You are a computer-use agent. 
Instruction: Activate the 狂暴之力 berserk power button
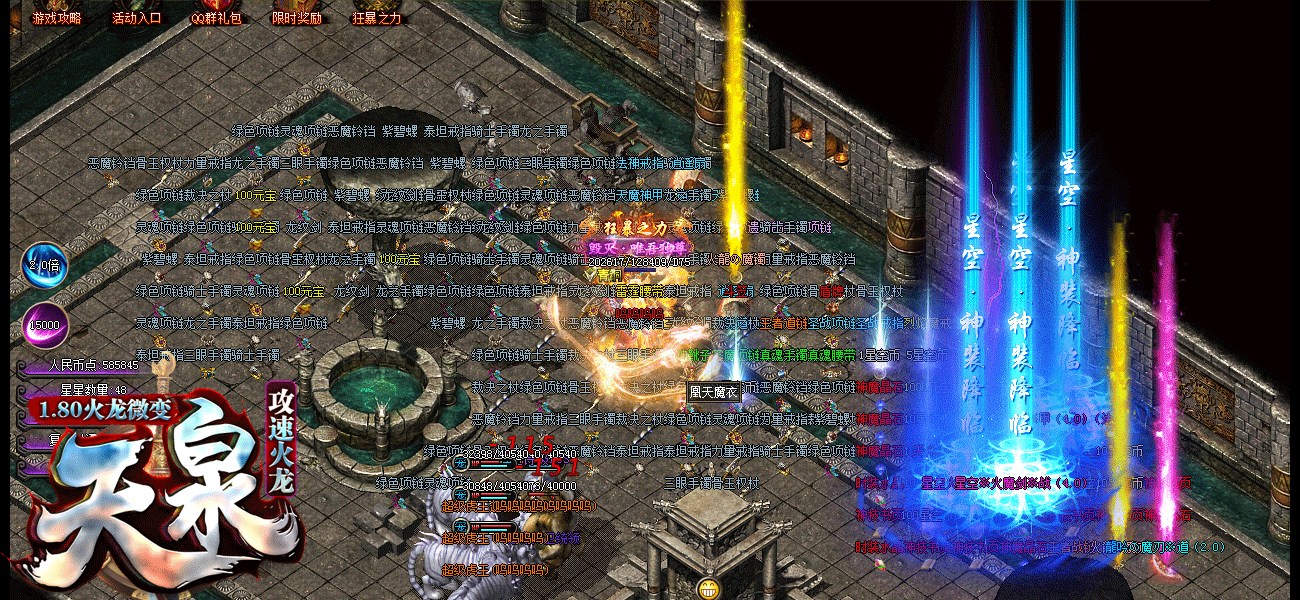[x=377, y=17]
